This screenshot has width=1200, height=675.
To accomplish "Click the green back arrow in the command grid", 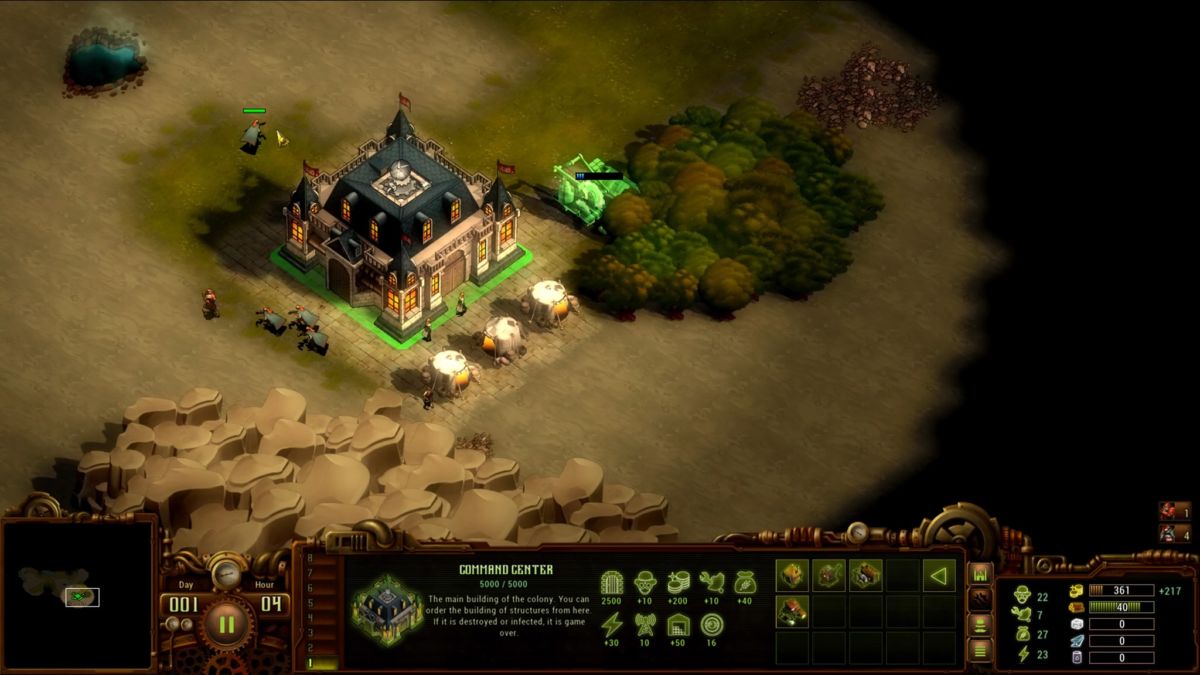I will pyautogui.click(x=939, y=575).
